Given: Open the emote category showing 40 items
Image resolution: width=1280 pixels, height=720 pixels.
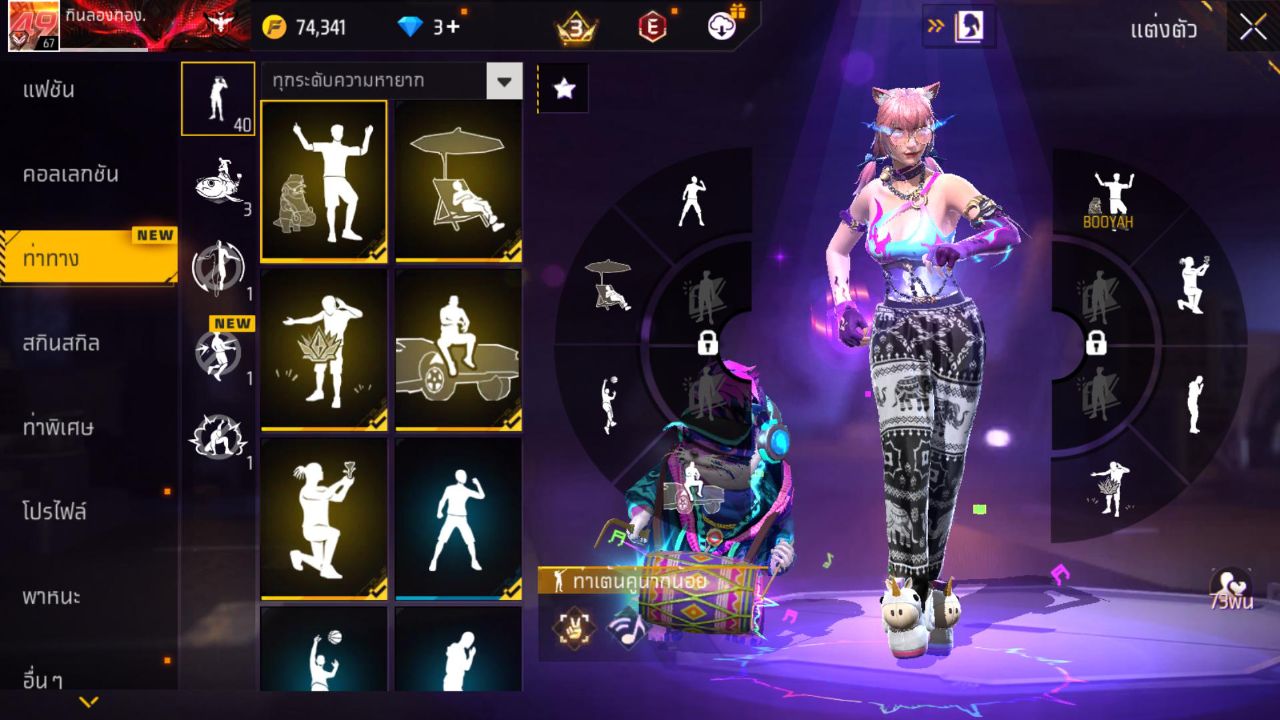Looking at the screenshot, I should [218, 97].
